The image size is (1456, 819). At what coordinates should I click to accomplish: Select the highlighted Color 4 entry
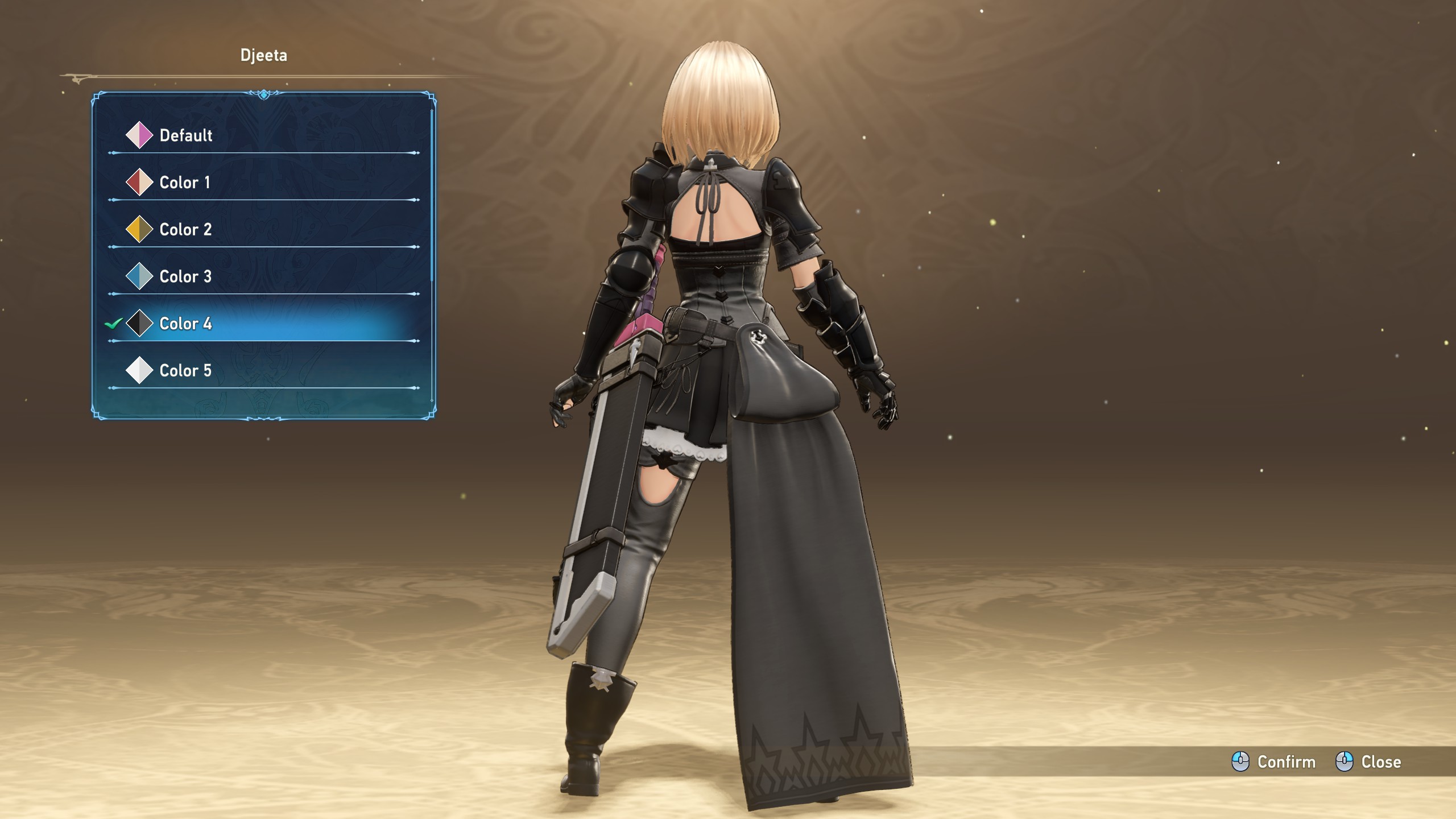pyautogui.click(x=185, y=324)
